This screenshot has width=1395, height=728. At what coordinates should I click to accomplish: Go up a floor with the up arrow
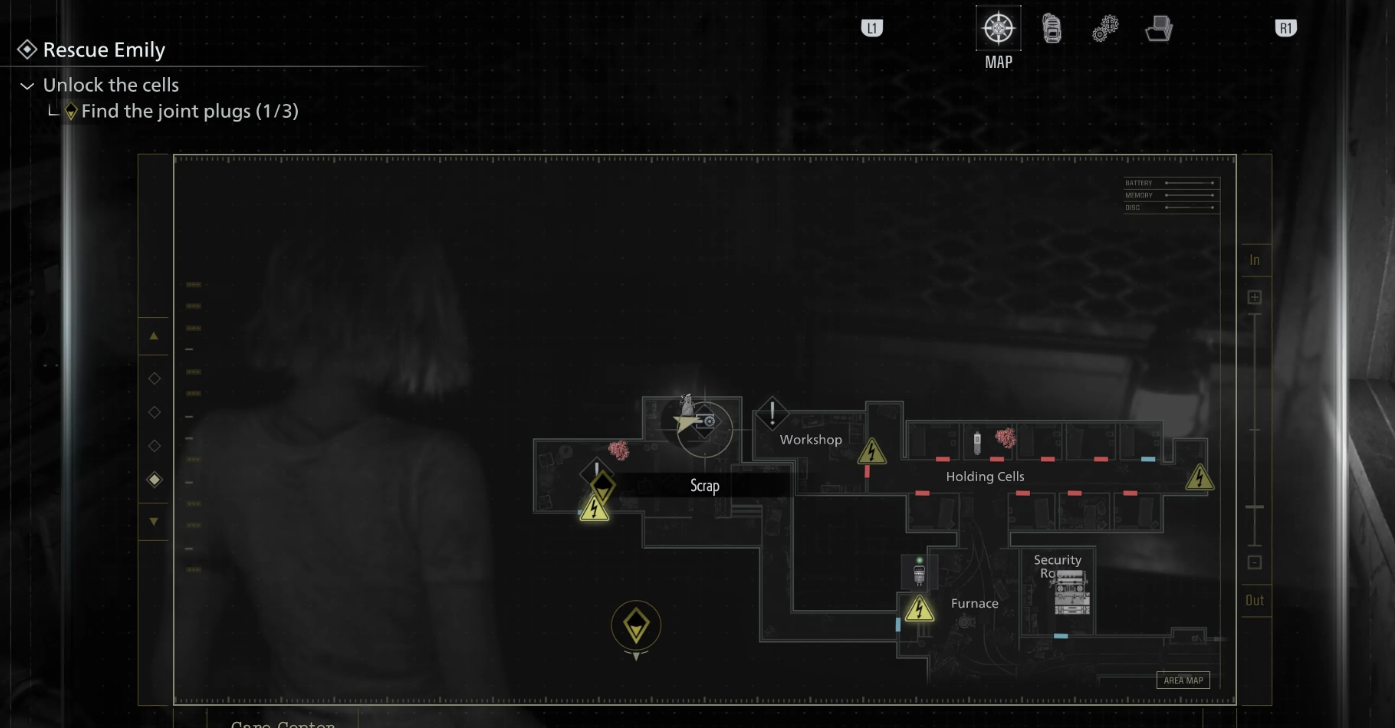tap(154, 337)
